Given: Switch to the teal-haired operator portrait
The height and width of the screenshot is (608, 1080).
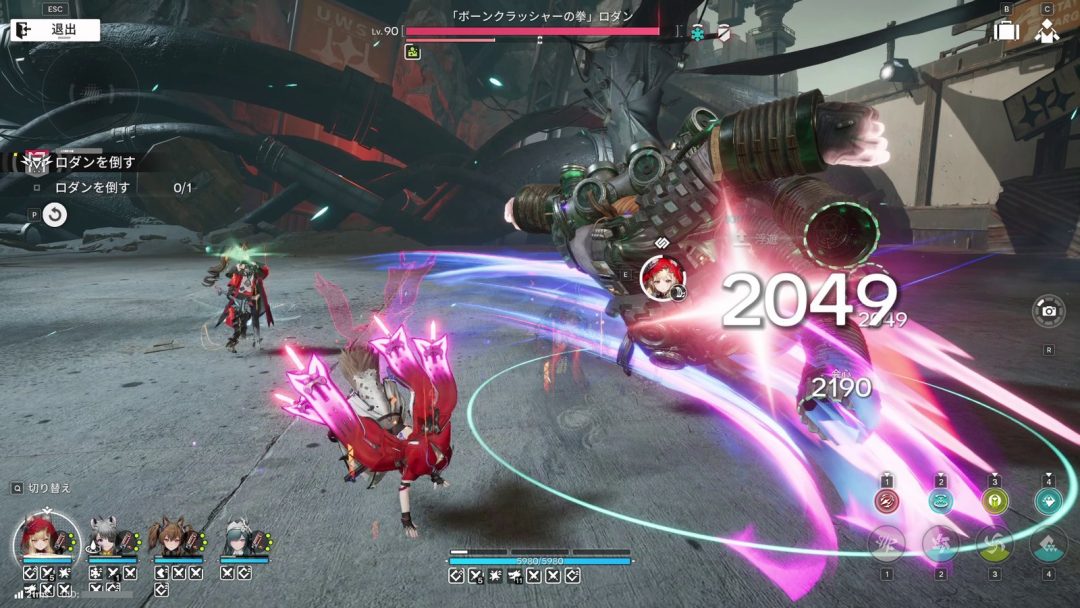Looking at the screenshot, I should [x=236, y=539].
